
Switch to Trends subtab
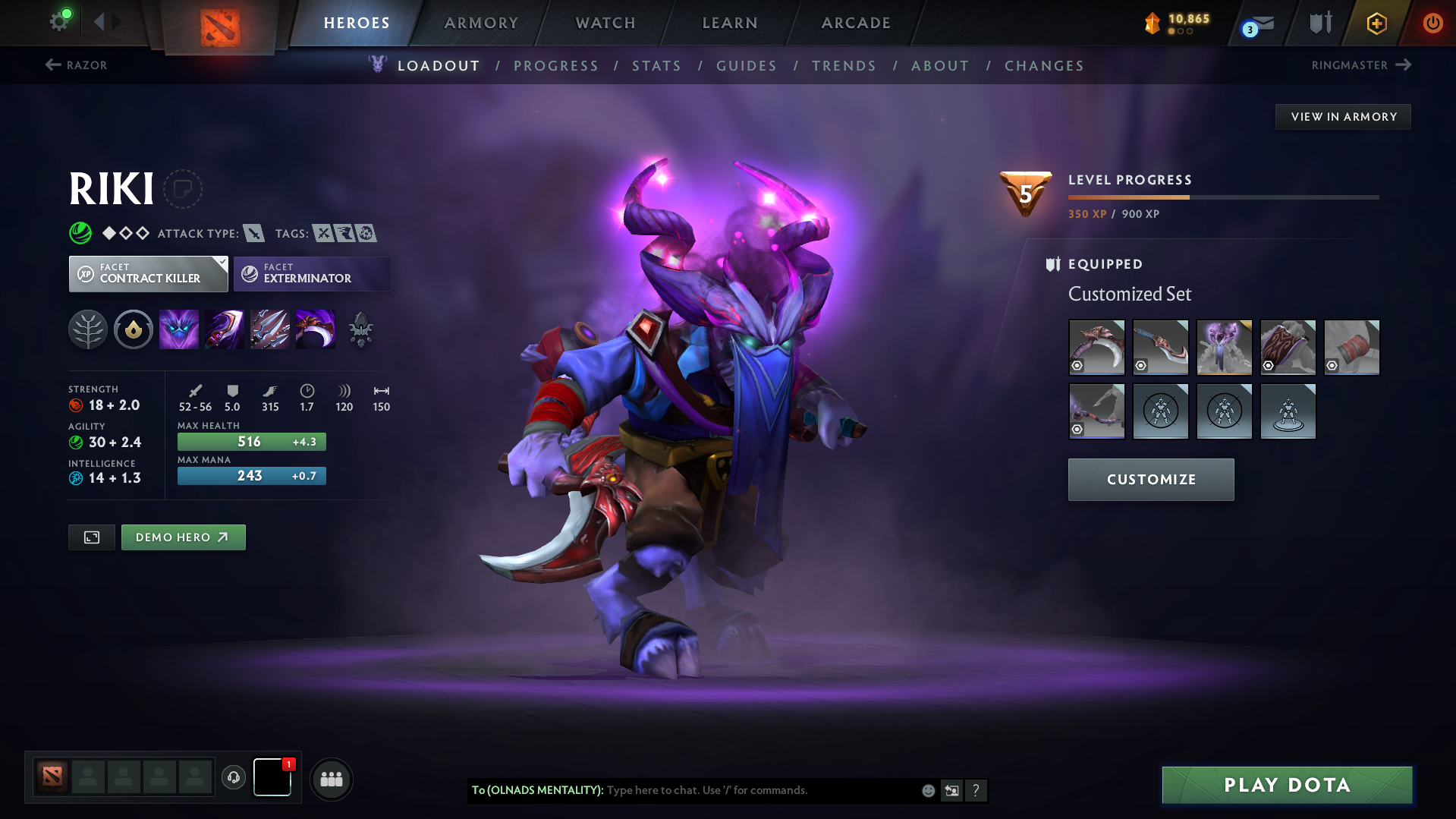pyautogui.click(x=844, y=66)
